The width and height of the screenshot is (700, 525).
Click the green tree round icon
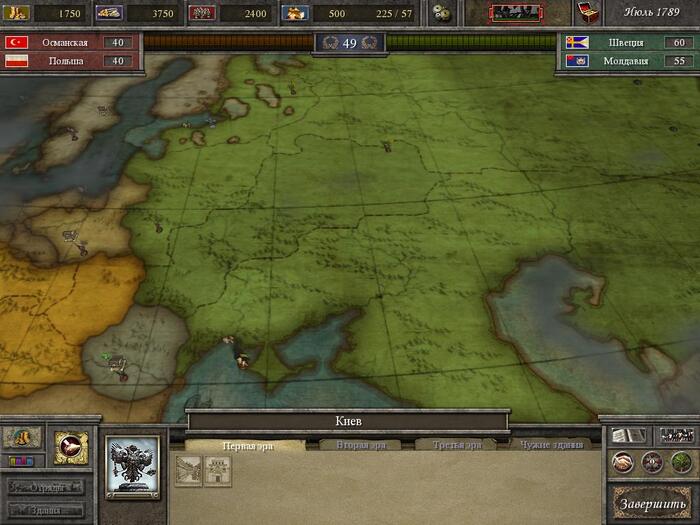pyautogui.click(x=680, y=462)
